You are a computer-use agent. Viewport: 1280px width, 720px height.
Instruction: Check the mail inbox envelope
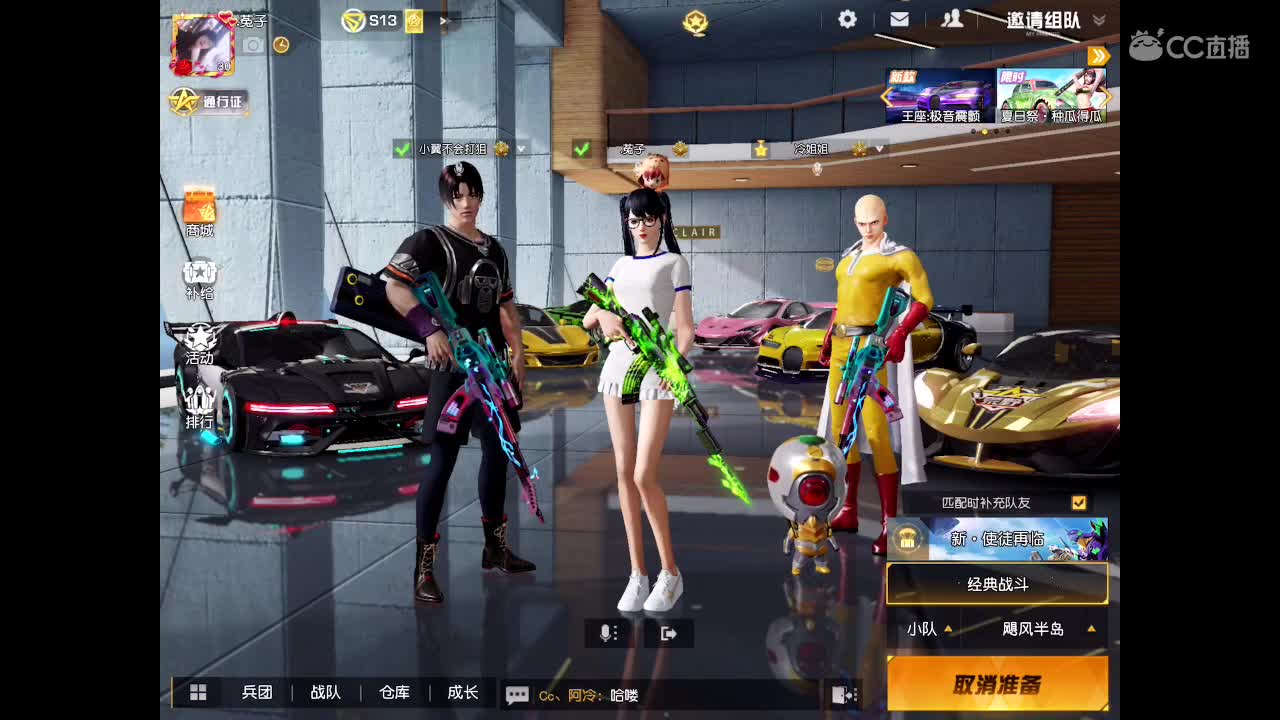pos(899,18)
